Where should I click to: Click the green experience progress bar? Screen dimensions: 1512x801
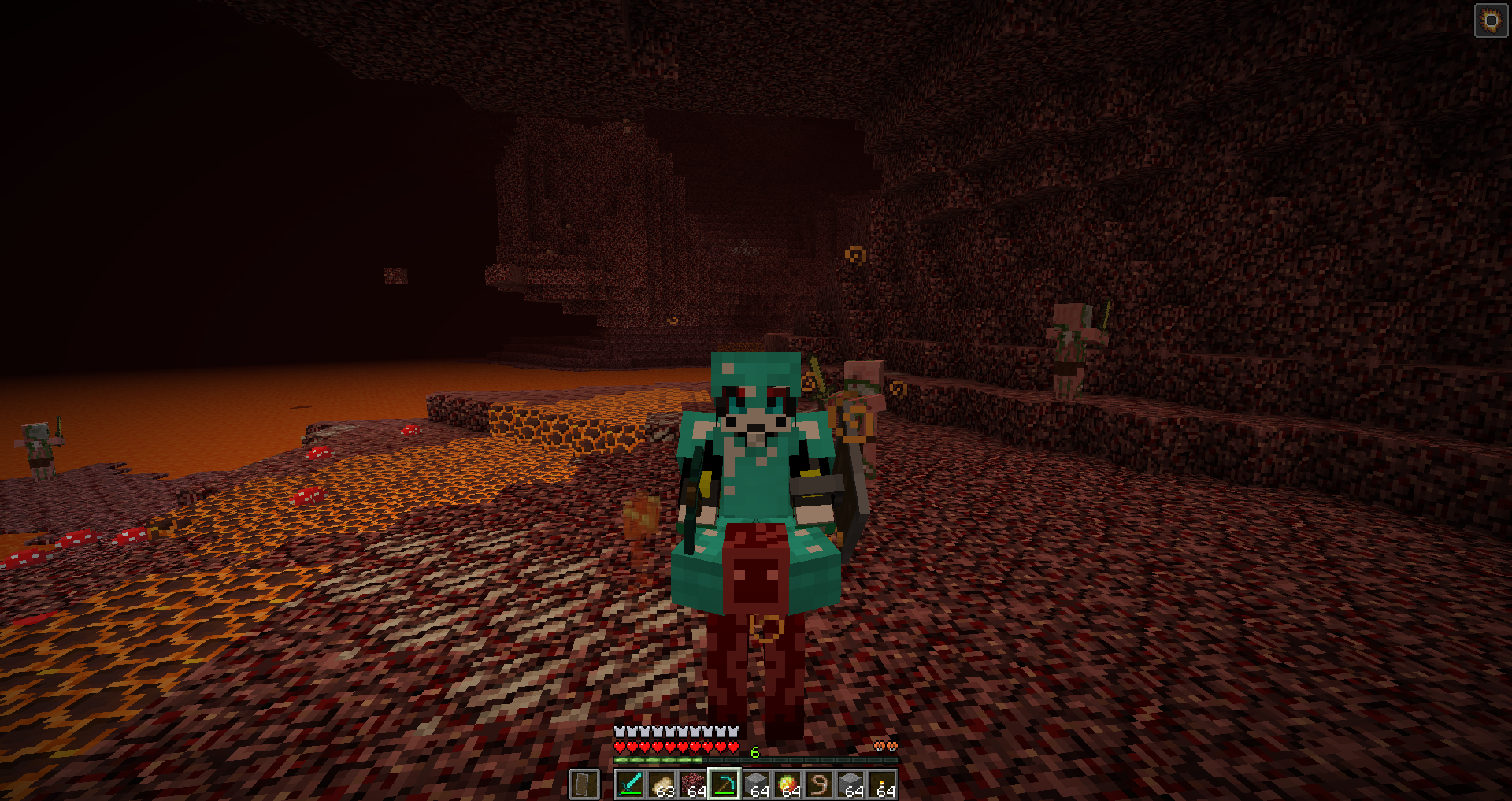point(658,759)
